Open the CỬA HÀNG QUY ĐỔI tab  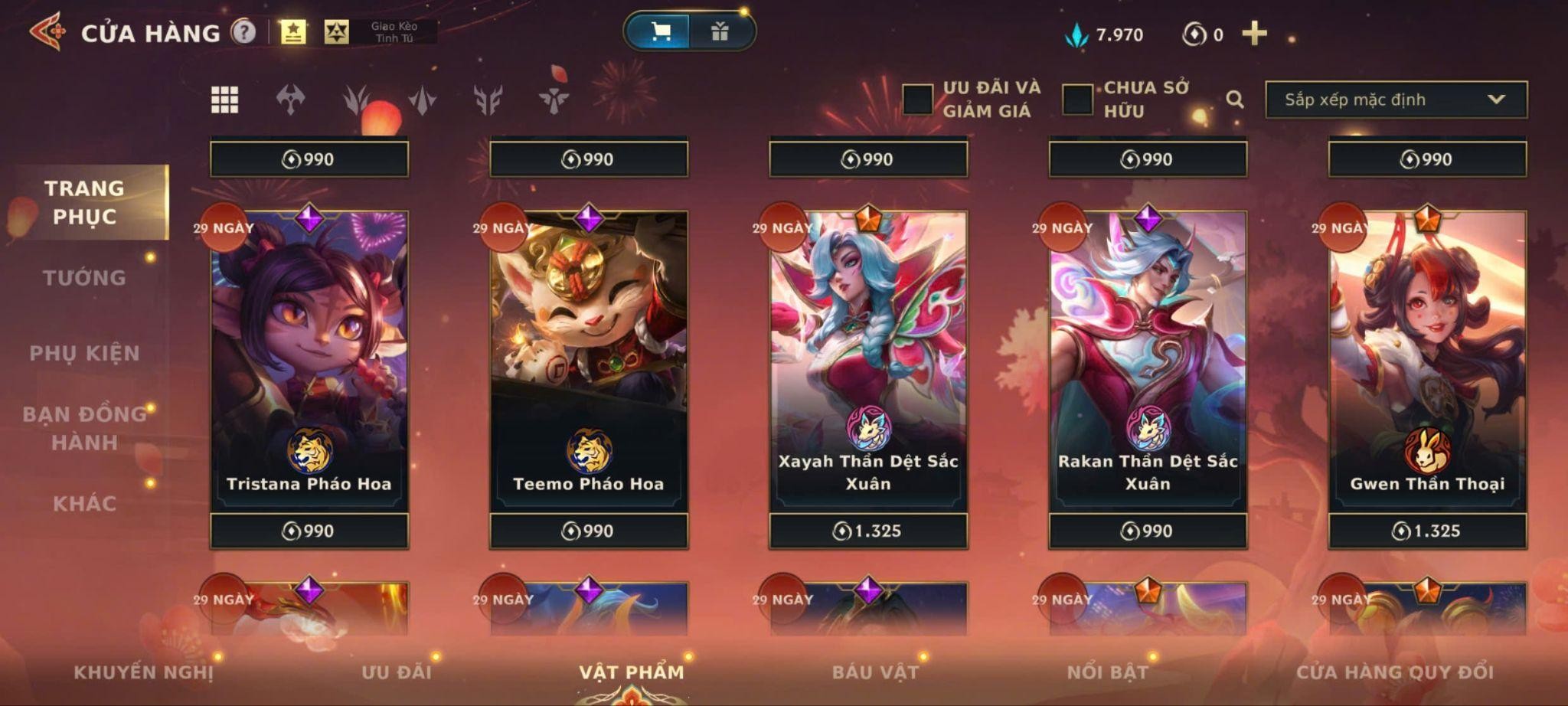click(1394, 672)
